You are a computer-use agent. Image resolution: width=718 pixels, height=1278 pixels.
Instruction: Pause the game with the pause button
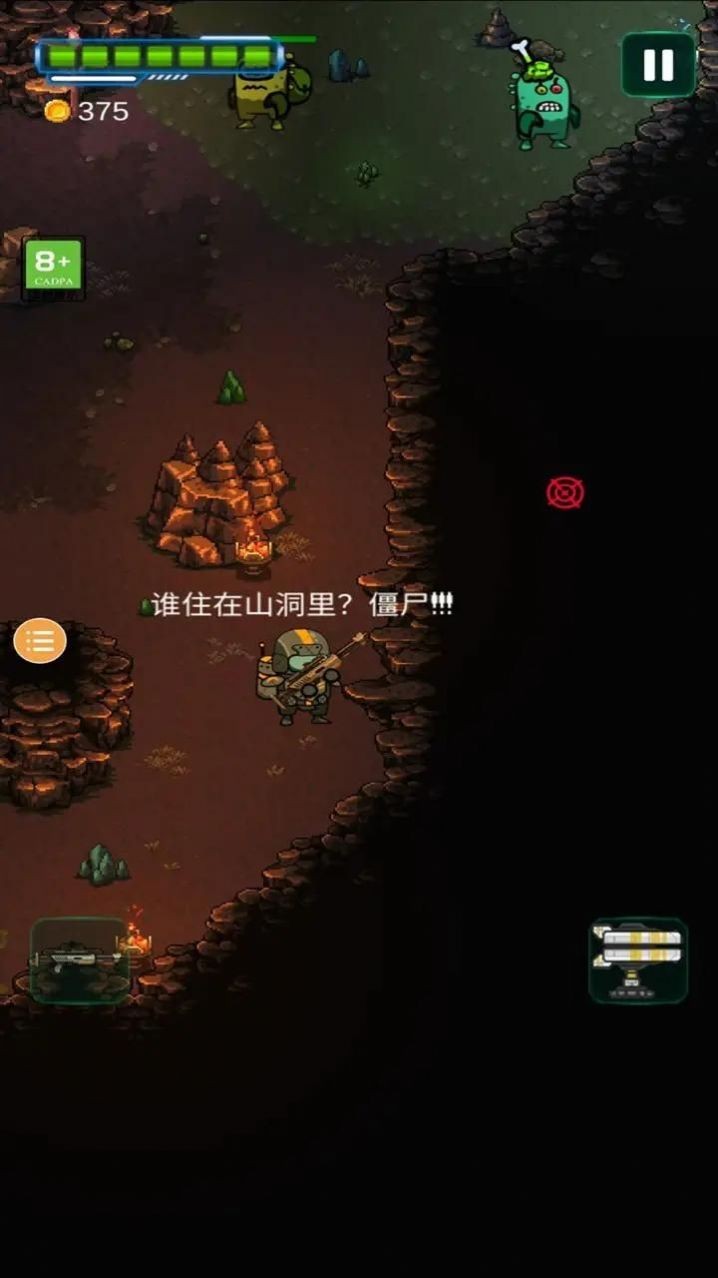[x=658, y=65]
